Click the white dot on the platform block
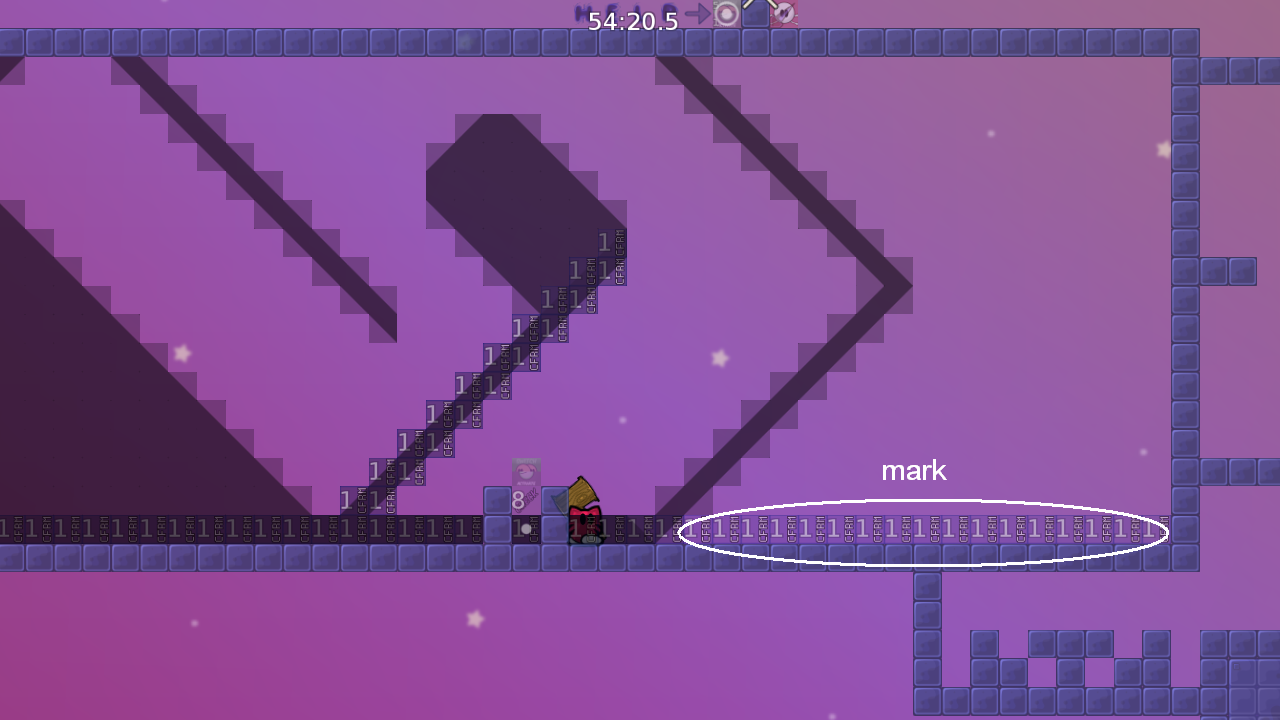Screen dimensions: 1280x720 click(x=525, y=528)
